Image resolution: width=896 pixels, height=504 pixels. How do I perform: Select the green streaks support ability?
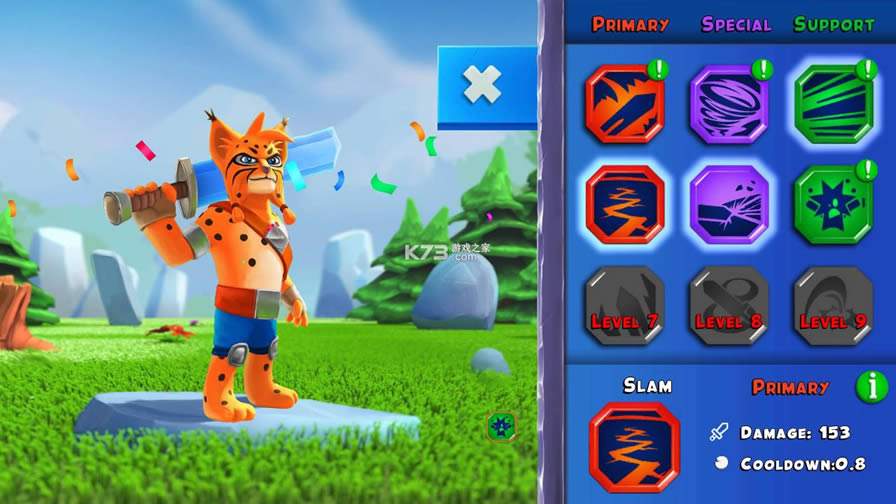[x=833, y=104]
